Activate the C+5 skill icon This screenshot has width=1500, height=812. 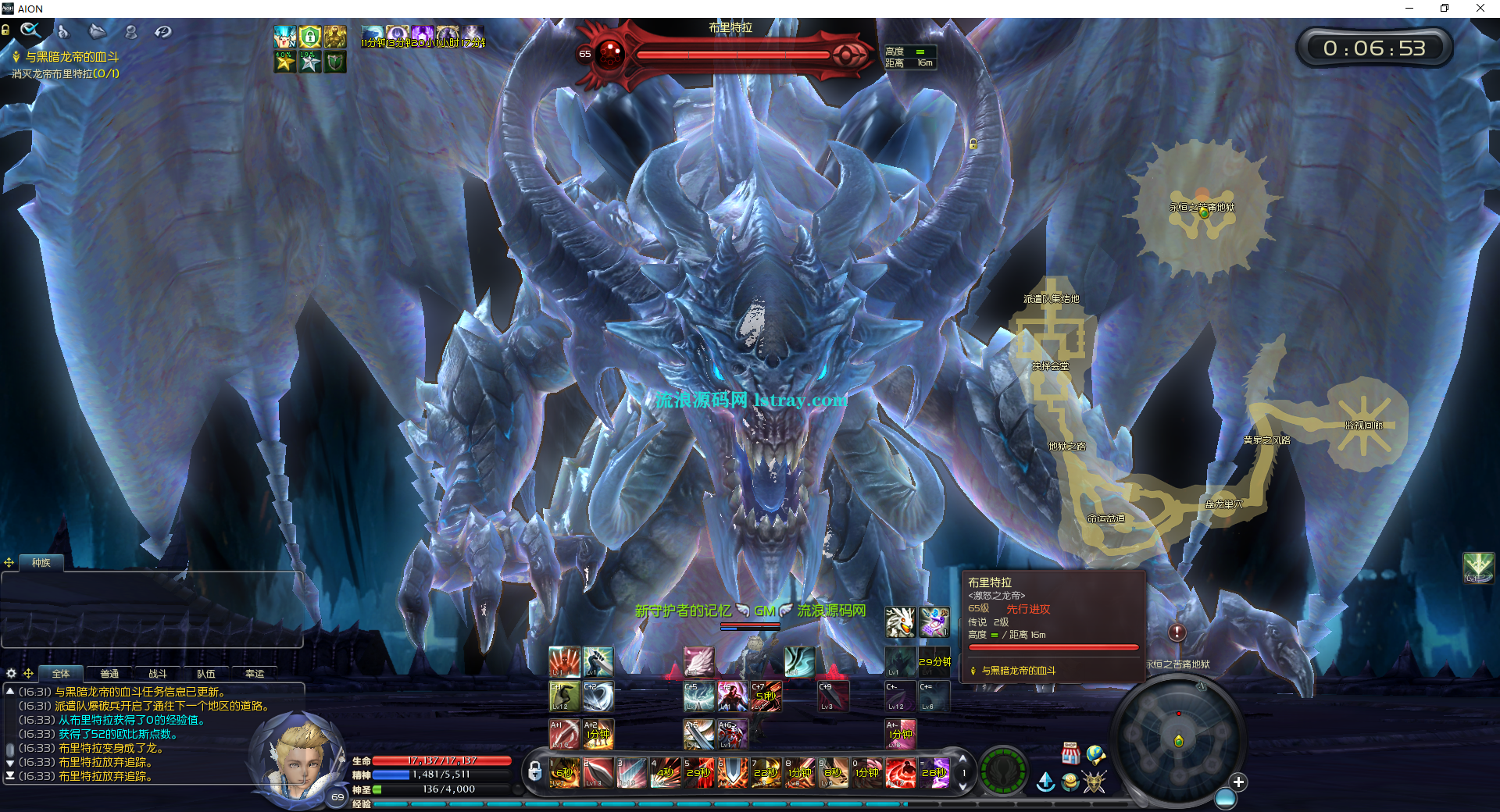point(698,696)
